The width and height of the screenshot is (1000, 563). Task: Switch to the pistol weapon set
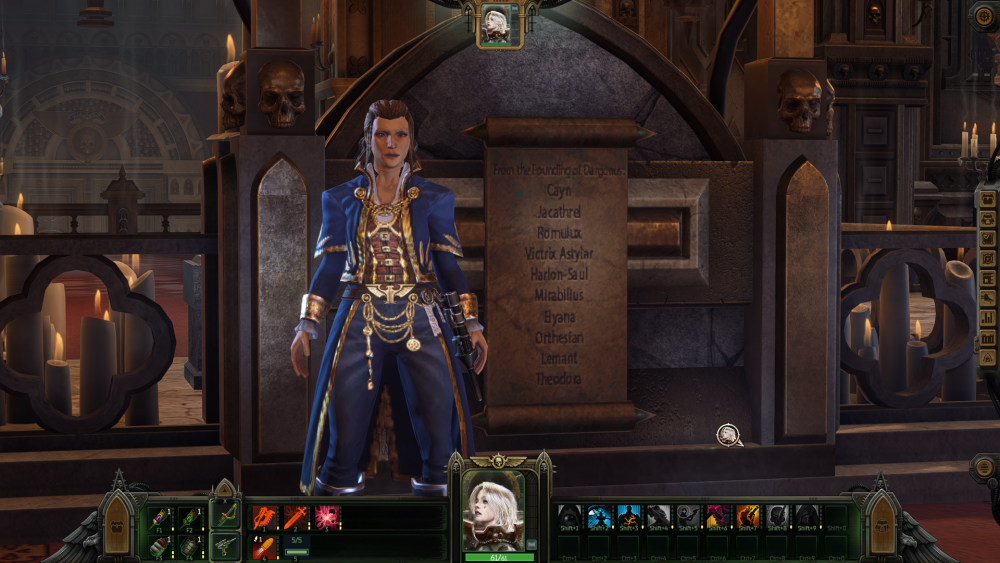(x=224, y=546)
